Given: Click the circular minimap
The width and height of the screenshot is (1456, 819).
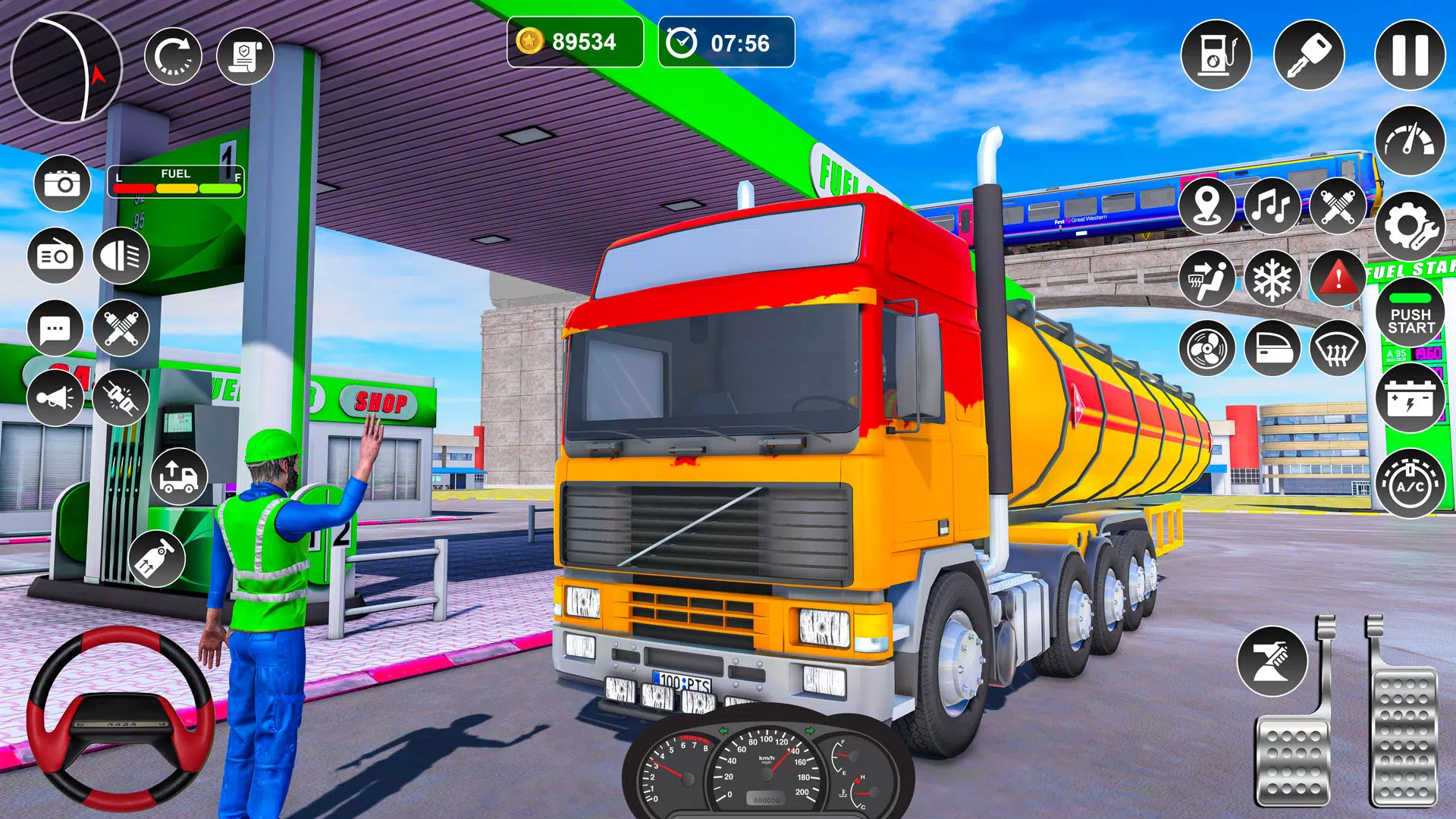Looking at the screenshot, I should tap(67, 68).
